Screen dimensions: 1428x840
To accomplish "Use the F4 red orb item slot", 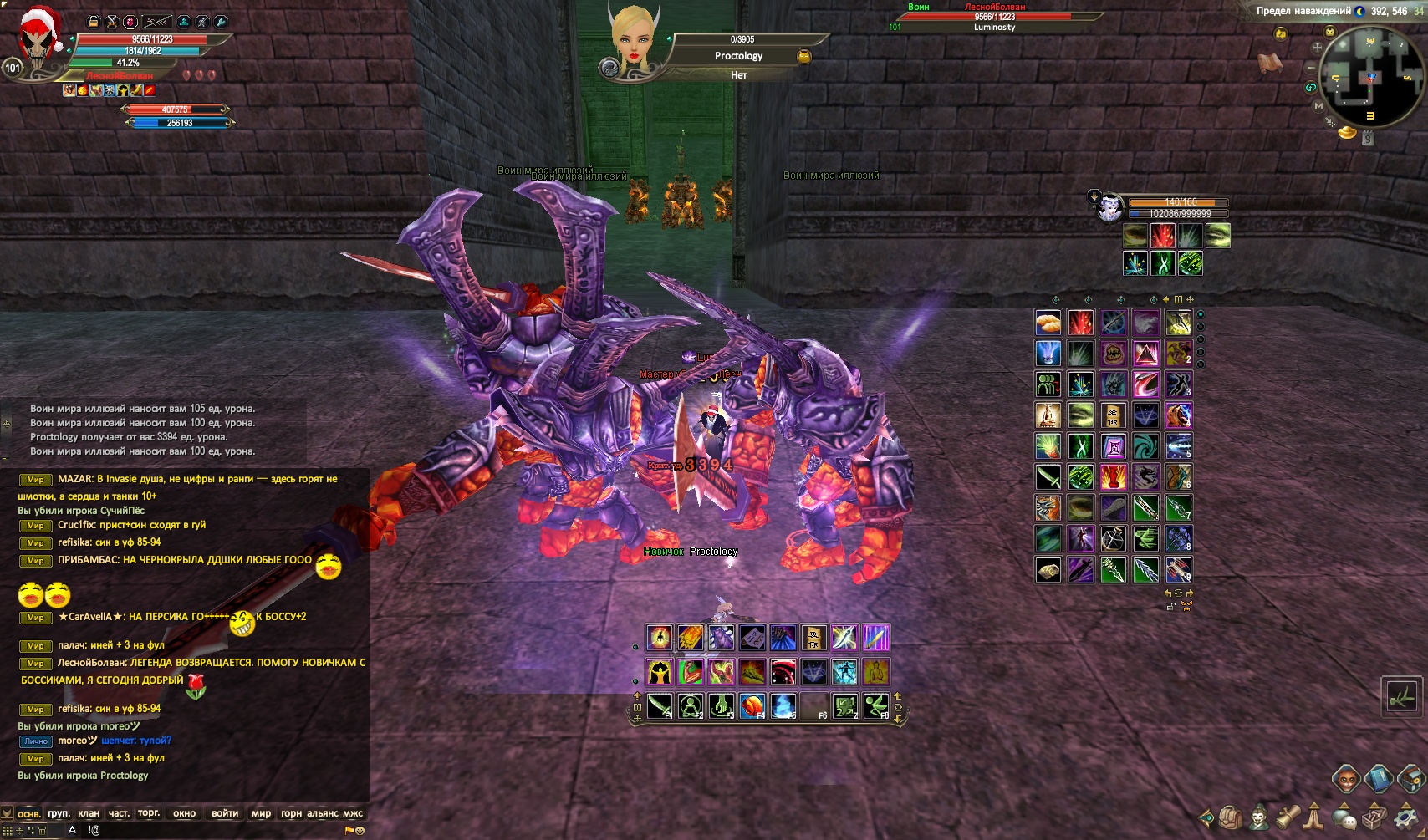I will (752, 706).
